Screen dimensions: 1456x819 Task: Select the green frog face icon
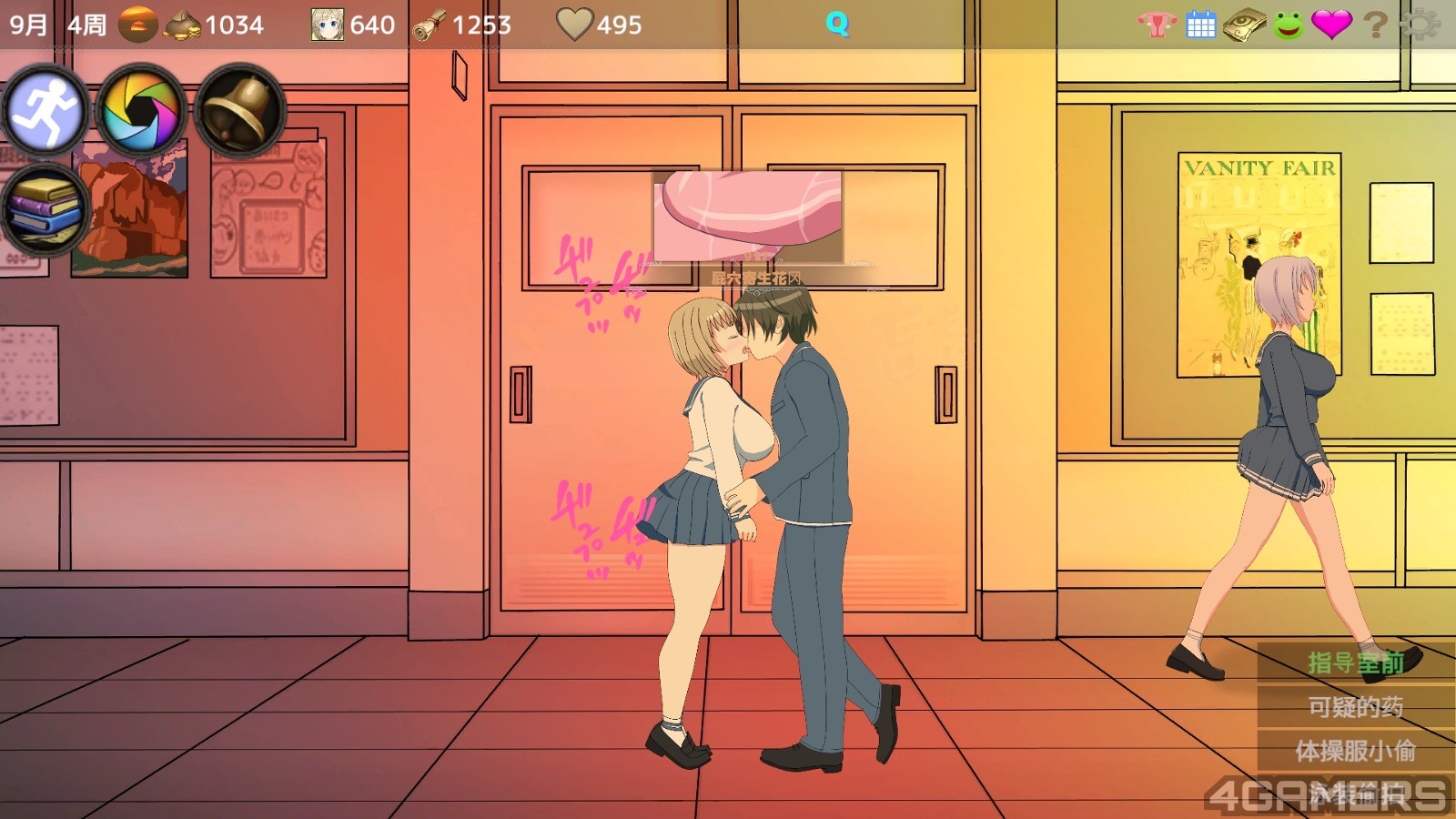pyautogui.click(x=1288, y=25)
